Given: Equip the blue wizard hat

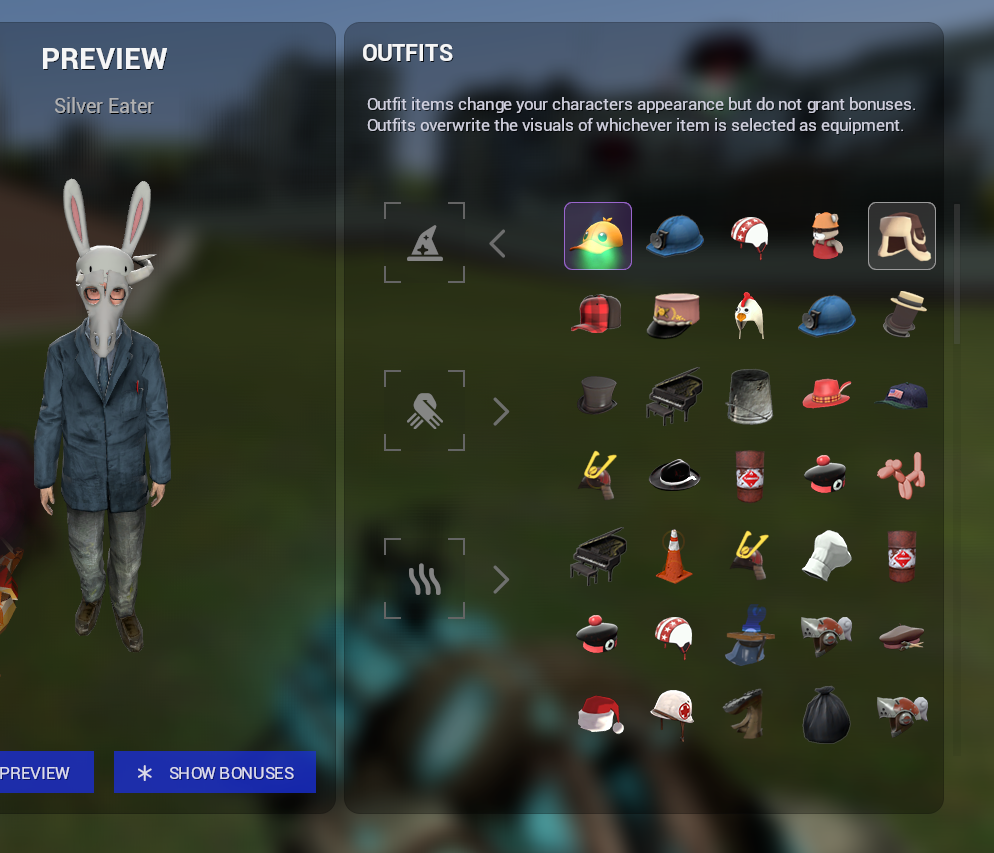Looking at the screenshot, I should pyautogui.click(x=750, y=634).
